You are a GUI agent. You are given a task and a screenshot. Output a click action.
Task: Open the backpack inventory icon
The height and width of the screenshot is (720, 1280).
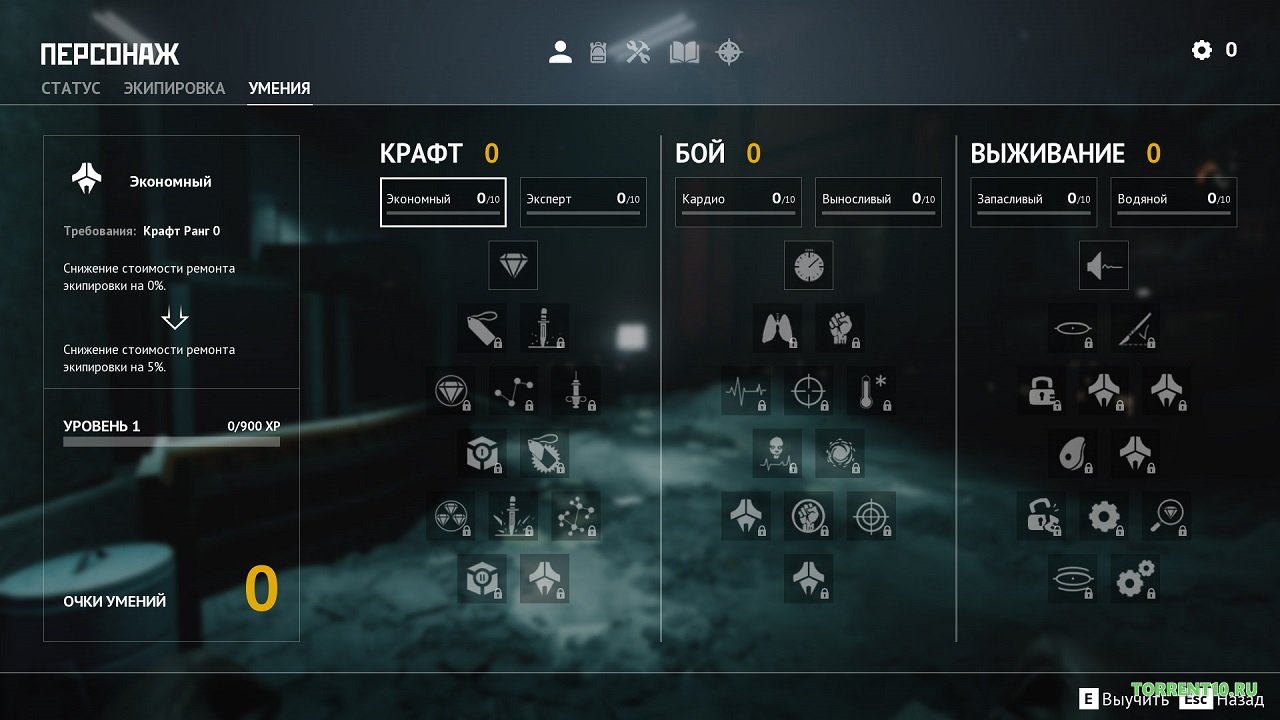(x=598, y=52)
